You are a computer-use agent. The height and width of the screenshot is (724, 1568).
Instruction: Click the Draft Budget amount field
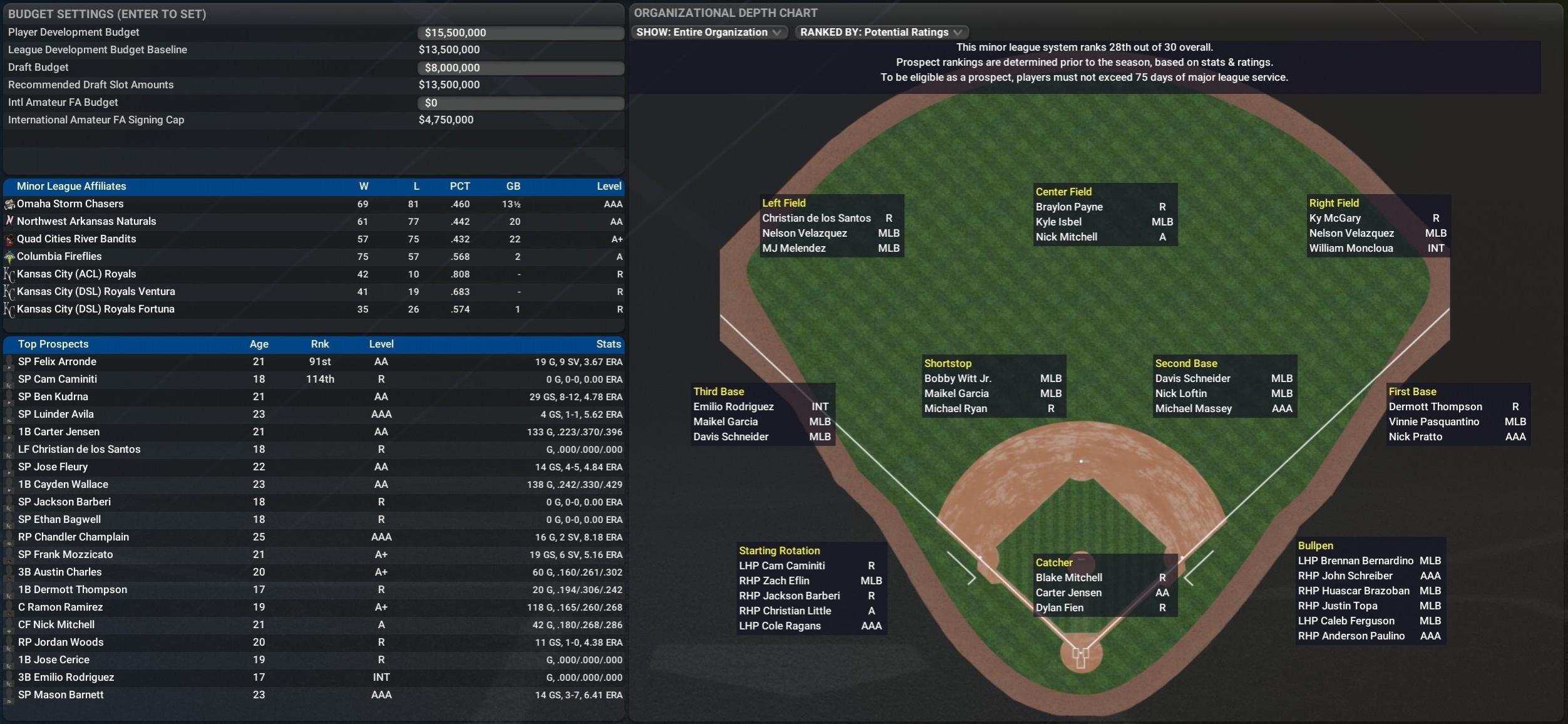[520, 67]
